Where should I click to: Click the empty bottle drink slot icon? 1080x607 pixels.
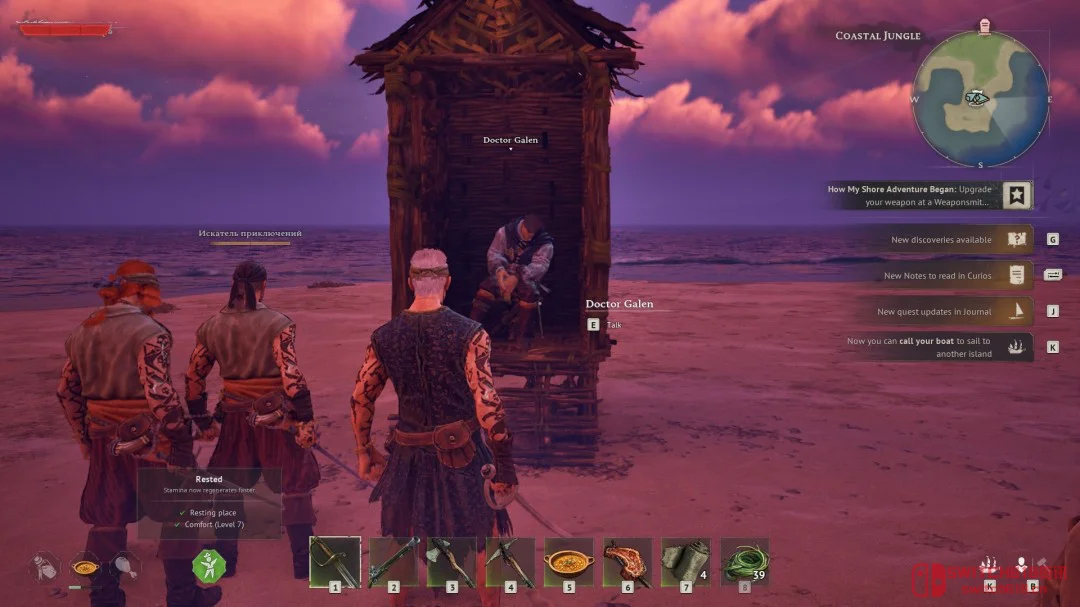point(46,567)
